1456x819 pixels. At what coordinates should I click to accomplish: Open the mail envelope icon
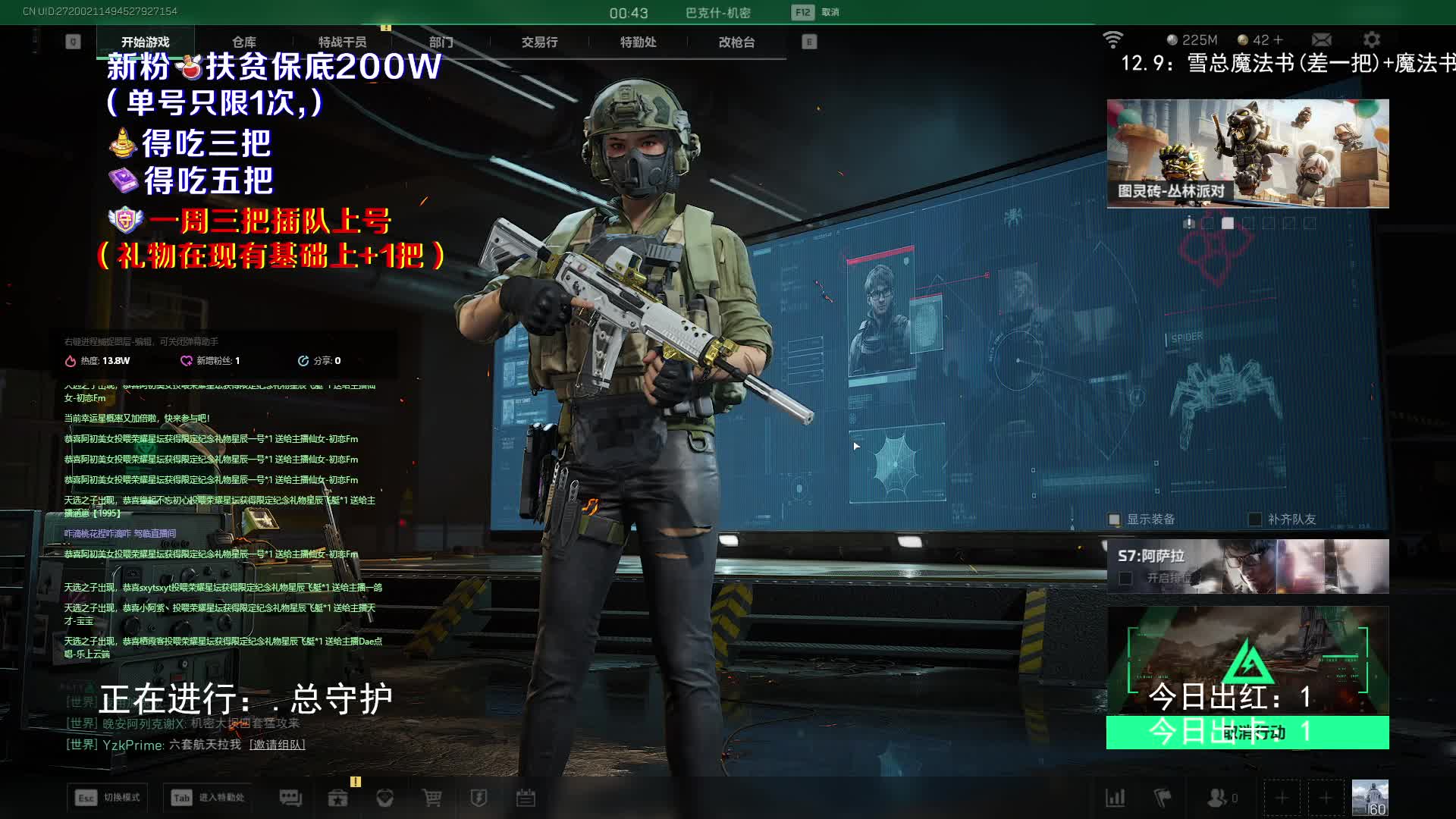pos(1321,39)
